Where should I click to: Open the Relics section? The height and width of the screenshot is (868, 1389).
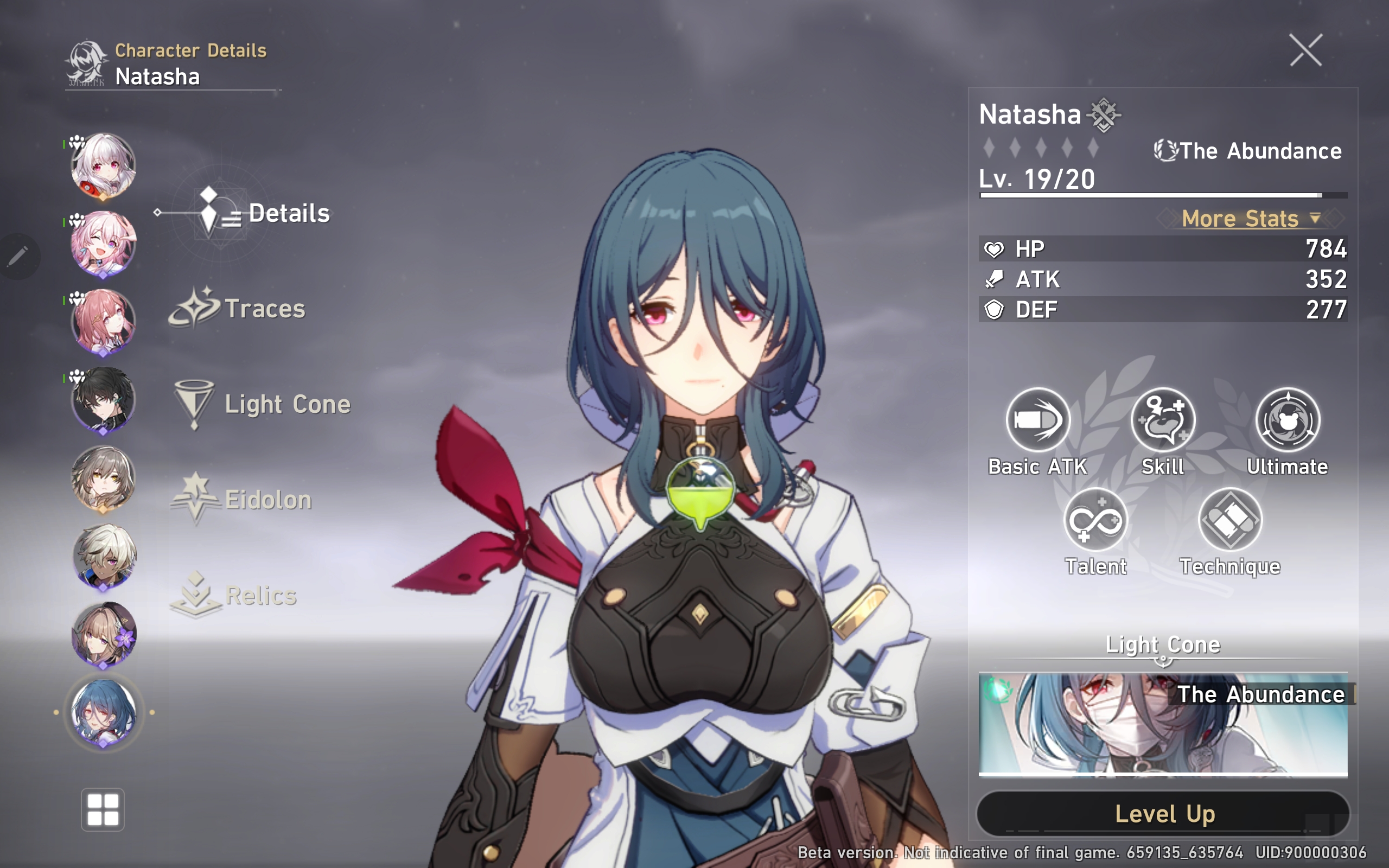click(261, 596)
